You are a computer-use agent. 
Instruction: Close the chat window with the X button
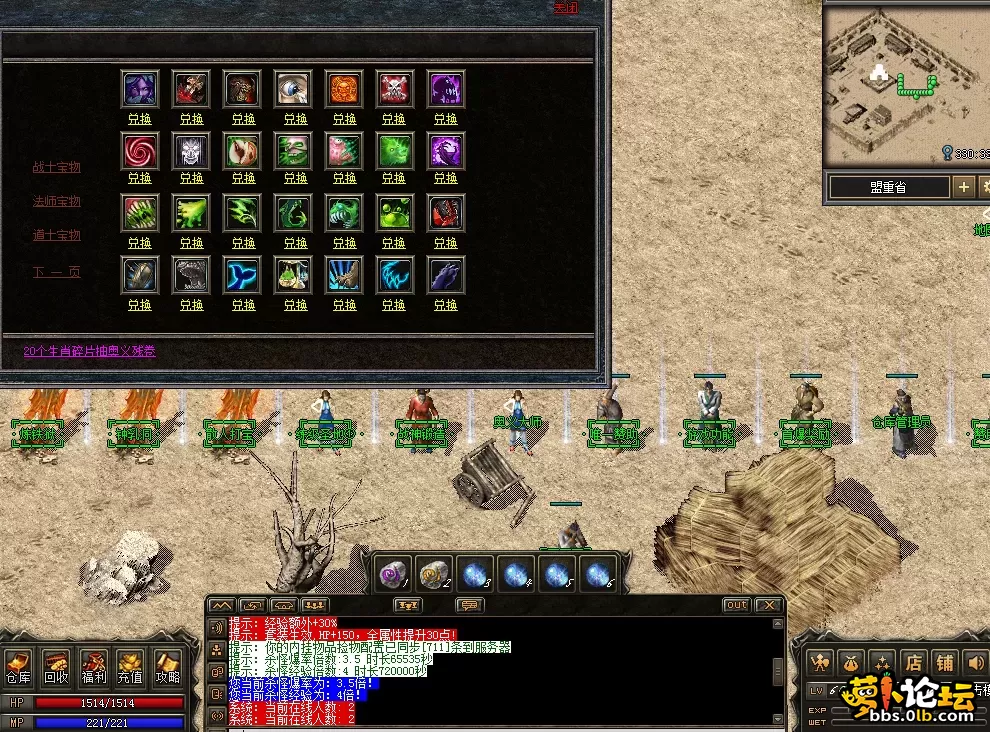[767, 605]
